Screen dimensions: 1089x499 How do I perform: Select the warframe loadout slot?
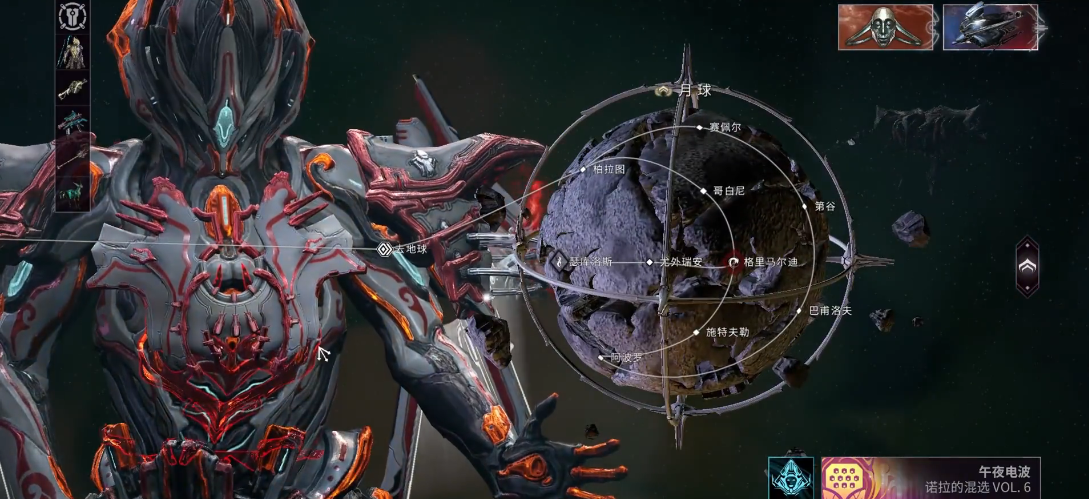[72, 50]
